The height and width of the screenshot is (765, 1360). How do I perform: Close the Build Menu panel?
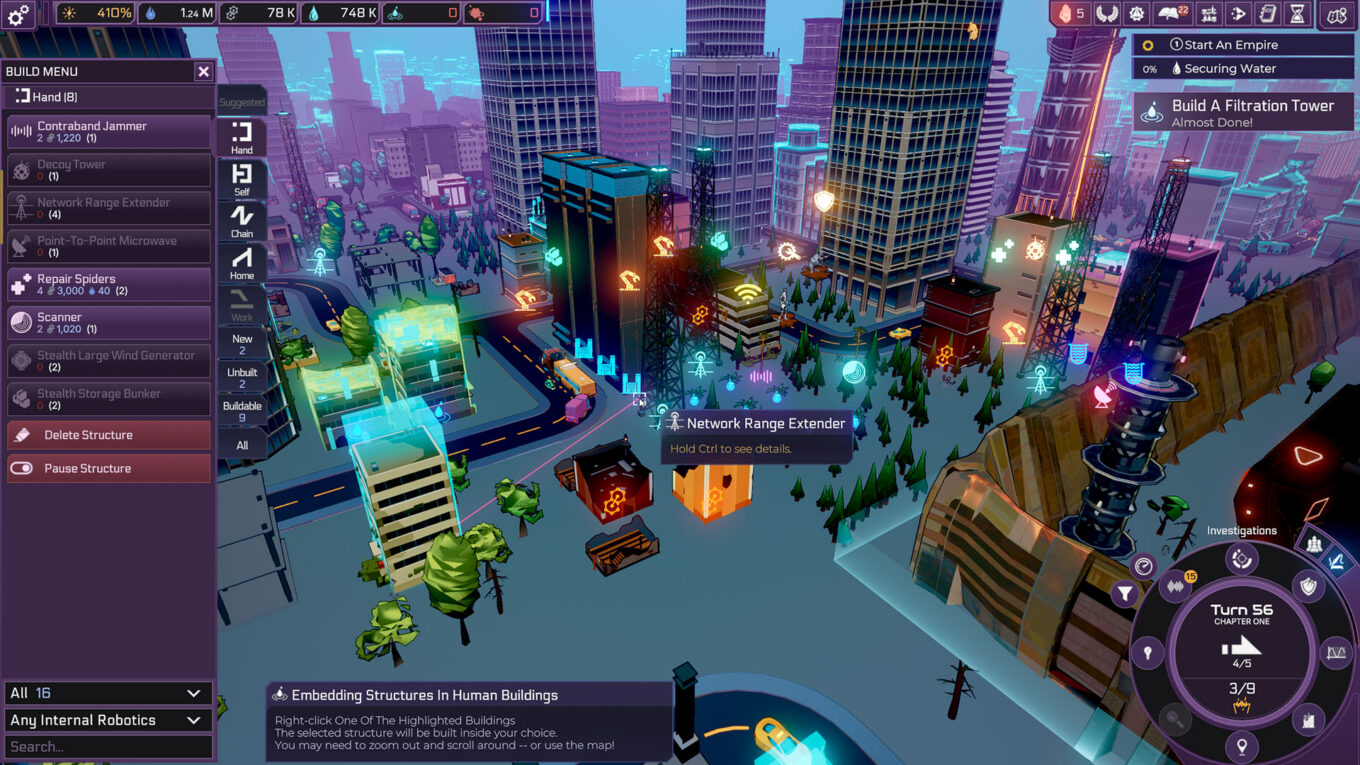coord(203,72)
